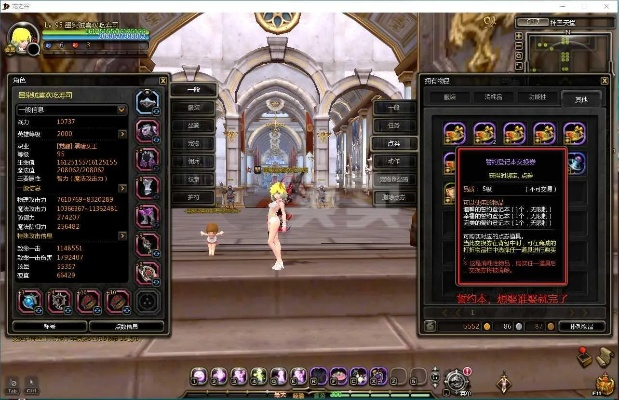Click the bottom-left button of the character panel
The image size is (619, 400).
tap(47, 326)
